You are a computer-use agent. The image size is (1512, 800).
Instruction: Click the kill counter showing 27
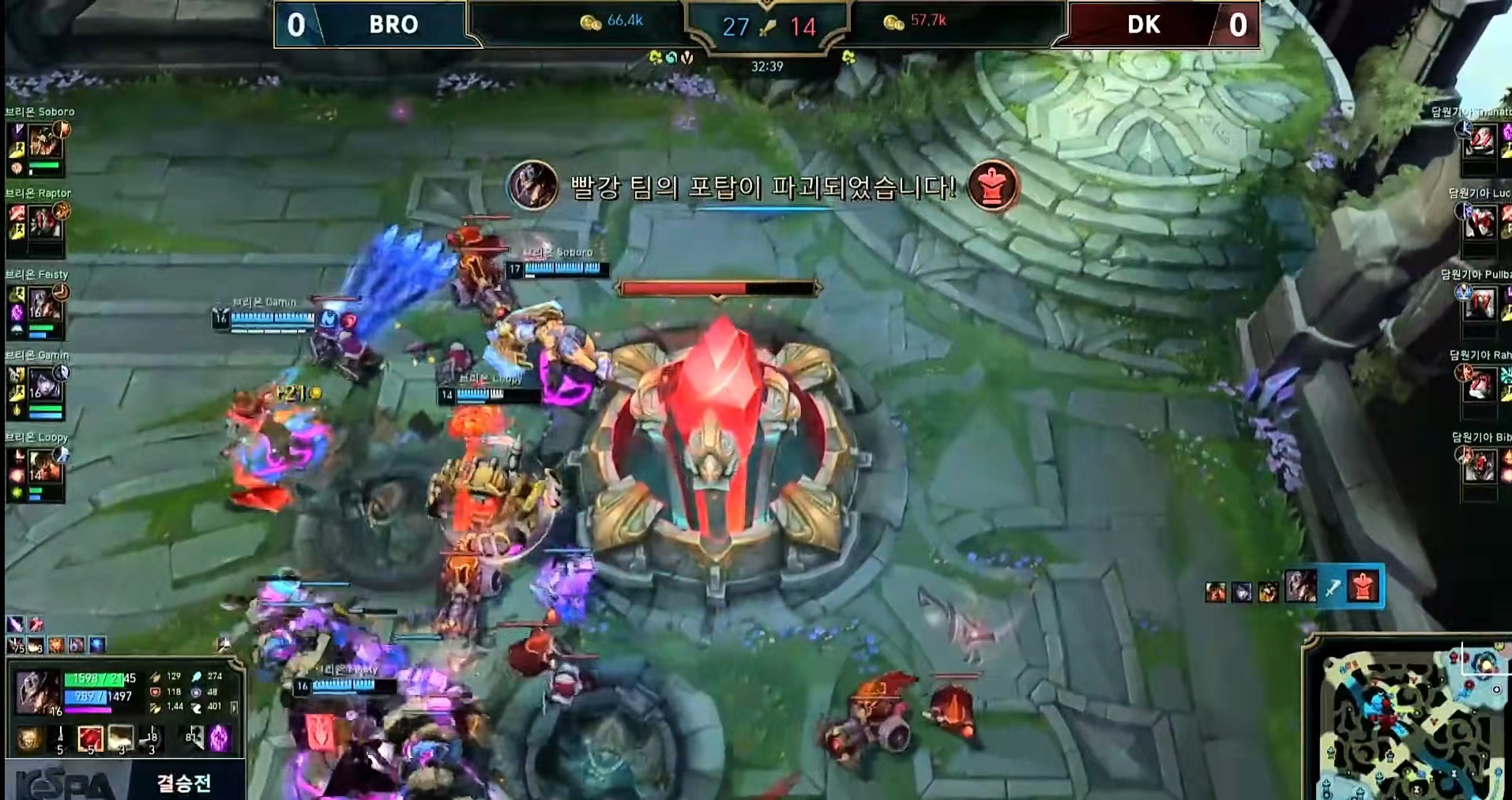pos(735,24)
